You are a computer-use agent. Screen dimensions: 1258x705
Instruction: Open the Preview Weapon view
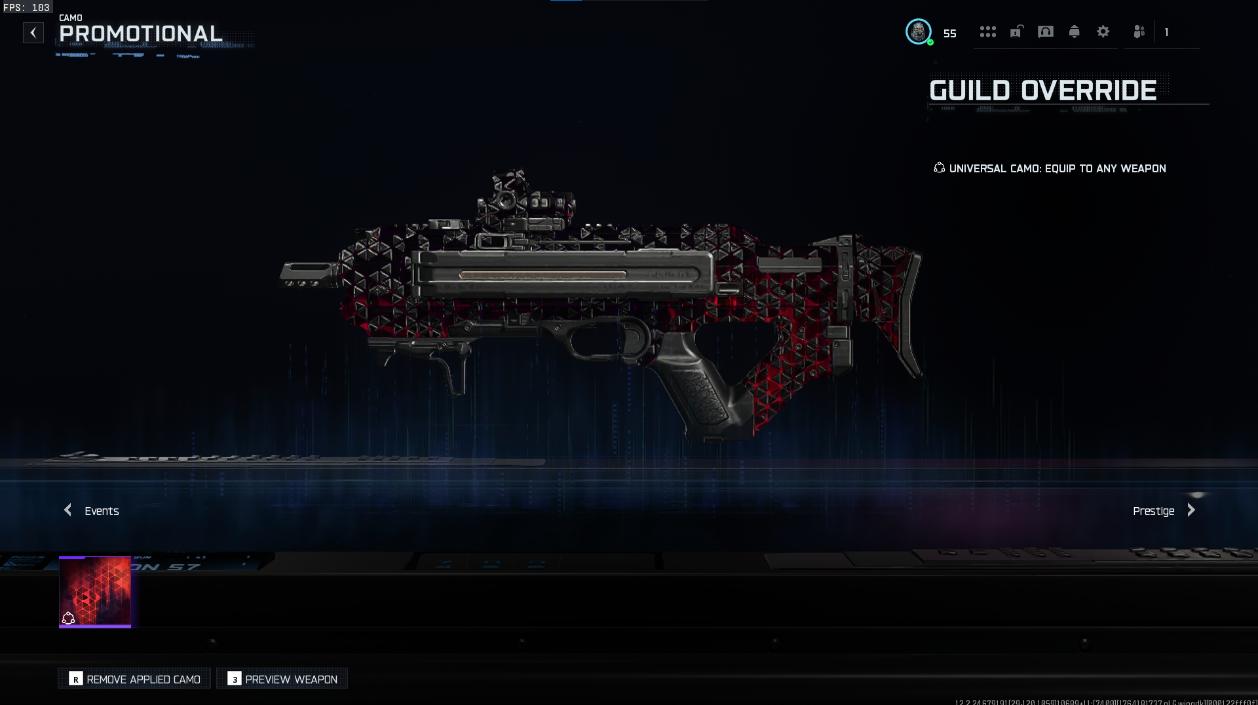pyautogui.click(x=282, y=679)
